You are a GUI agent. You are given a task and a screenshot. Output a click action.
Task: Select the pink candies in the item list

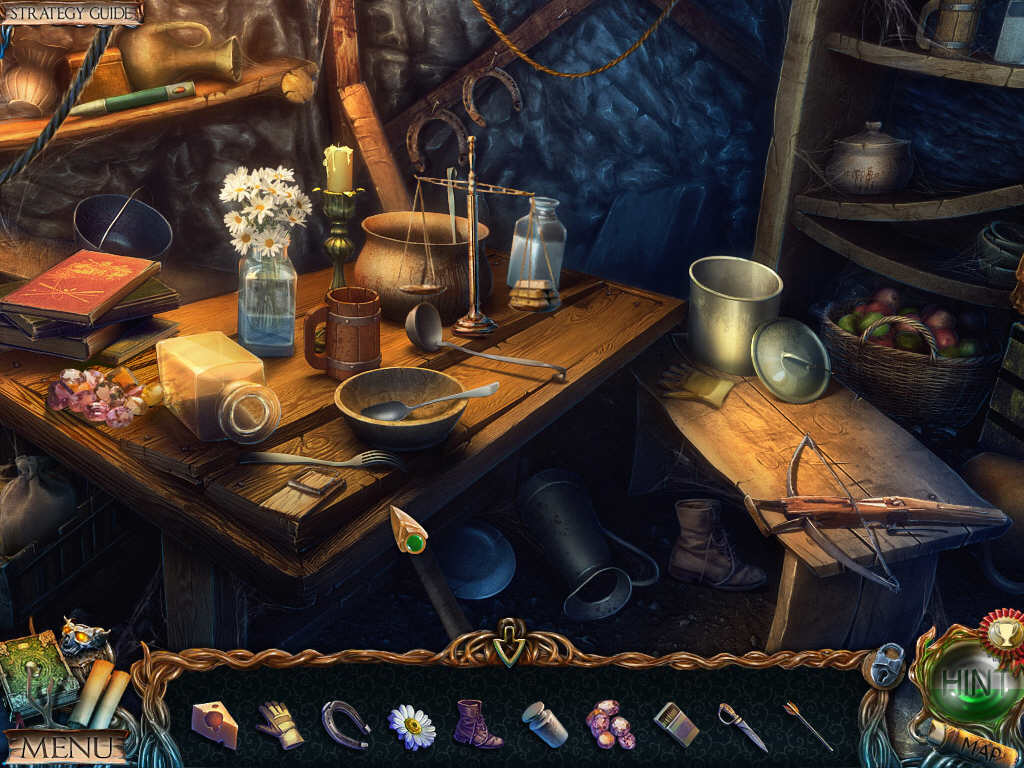pos(610,724)
